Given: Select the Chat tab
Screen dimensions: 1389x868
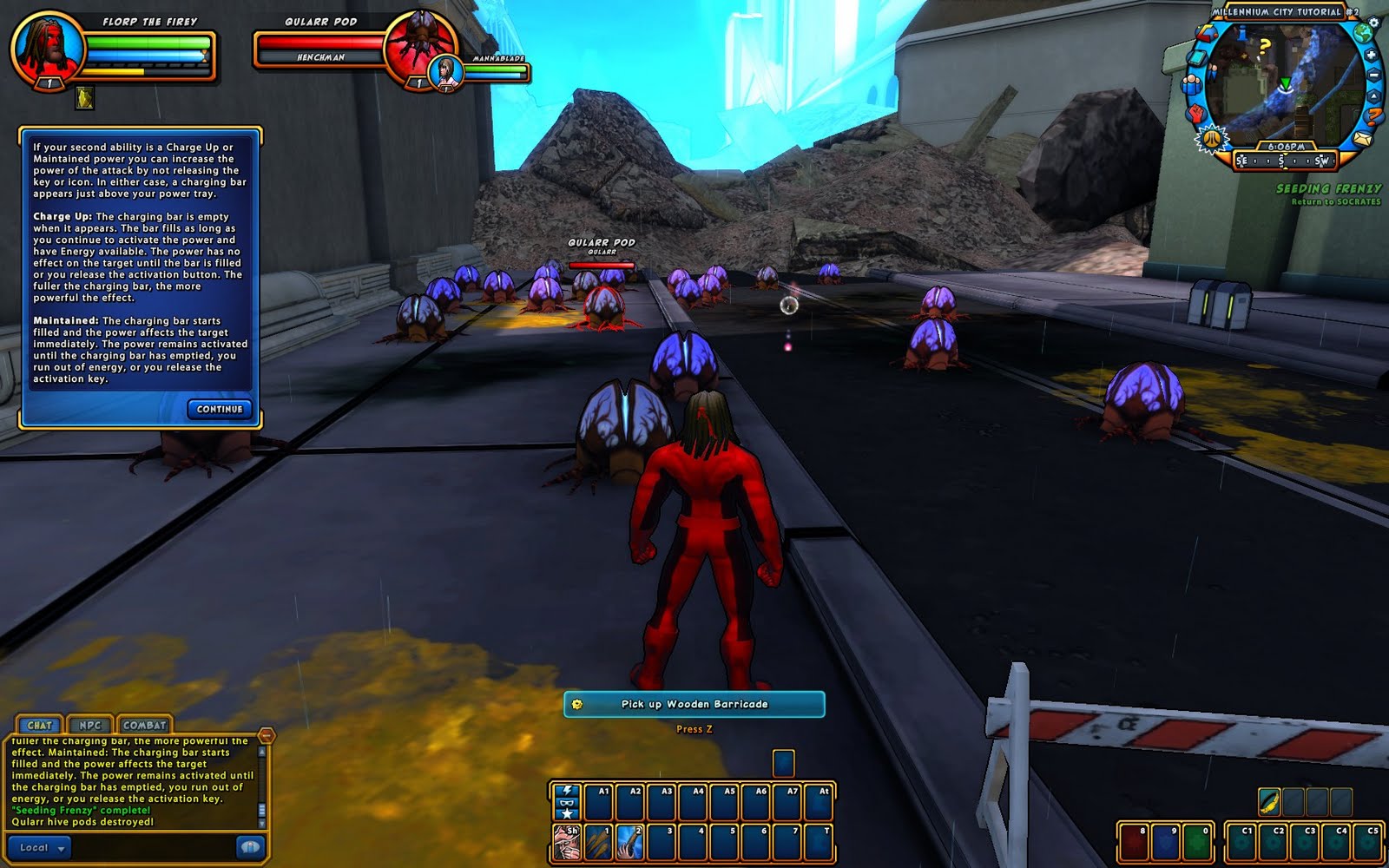Looking at the screenshot, I should coord(39,725).
